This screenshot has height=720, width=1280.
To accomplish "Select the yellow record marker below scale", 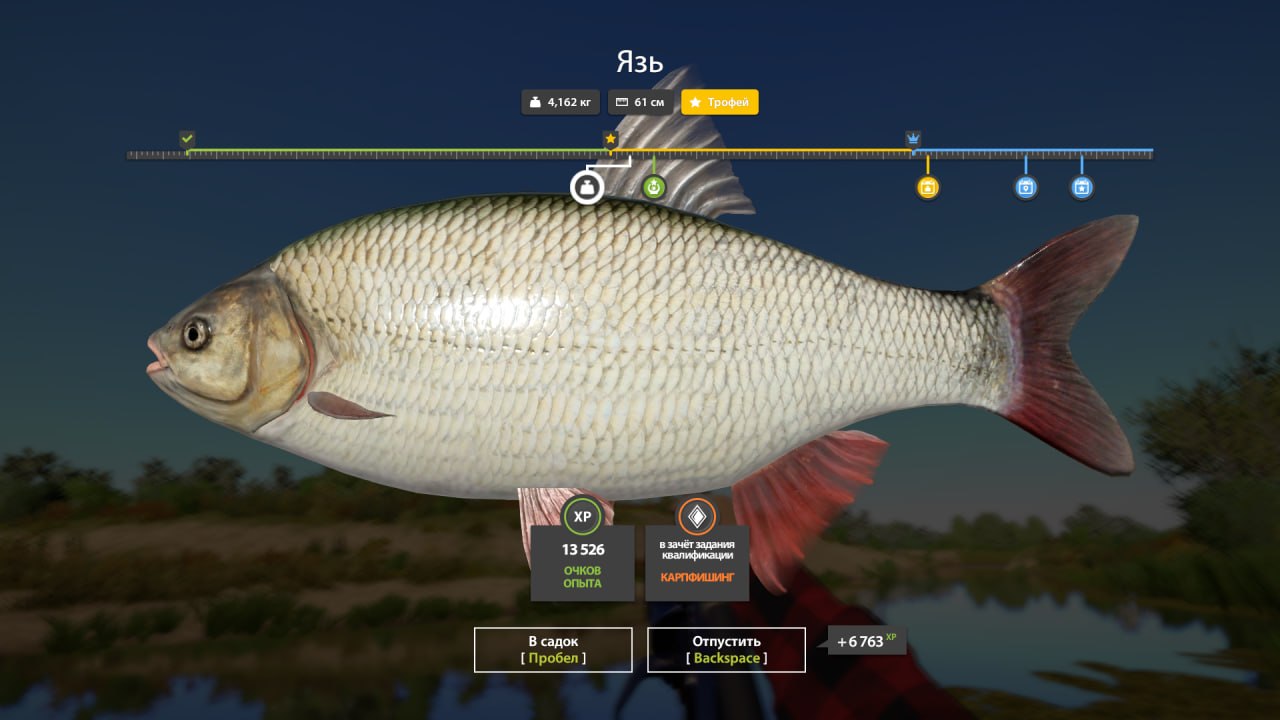I will click(x=928, y=187).
